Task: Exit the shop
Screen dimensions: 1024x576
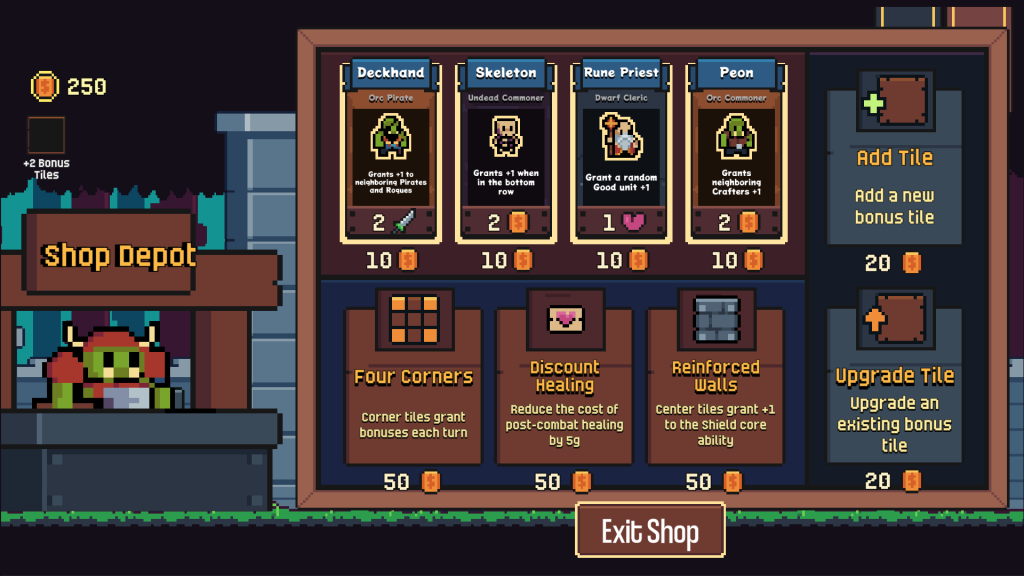Action: [650, 531]
